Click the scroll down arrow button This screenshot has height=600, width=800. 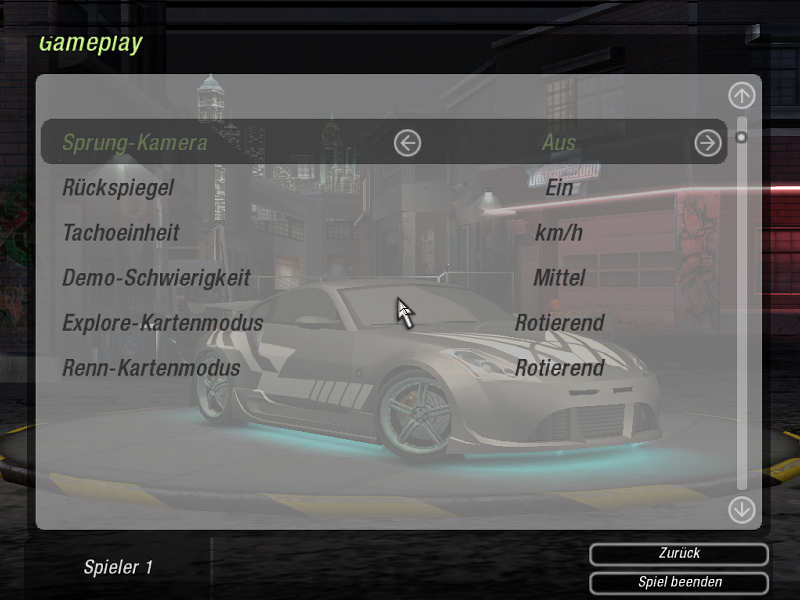(741, 509)
